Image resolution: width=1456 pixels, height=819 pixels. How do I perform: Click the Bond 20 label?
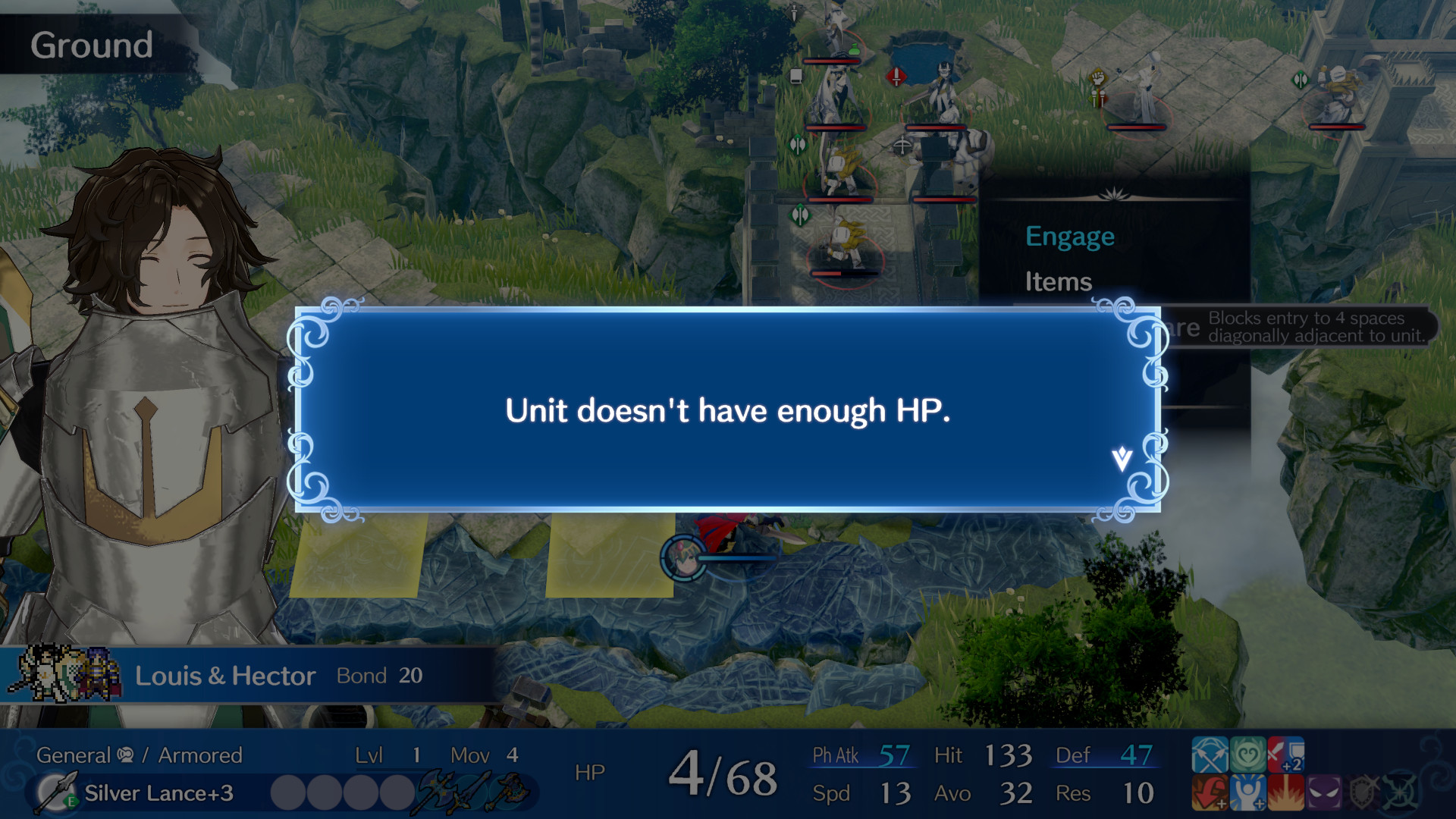tap(379, 675)
